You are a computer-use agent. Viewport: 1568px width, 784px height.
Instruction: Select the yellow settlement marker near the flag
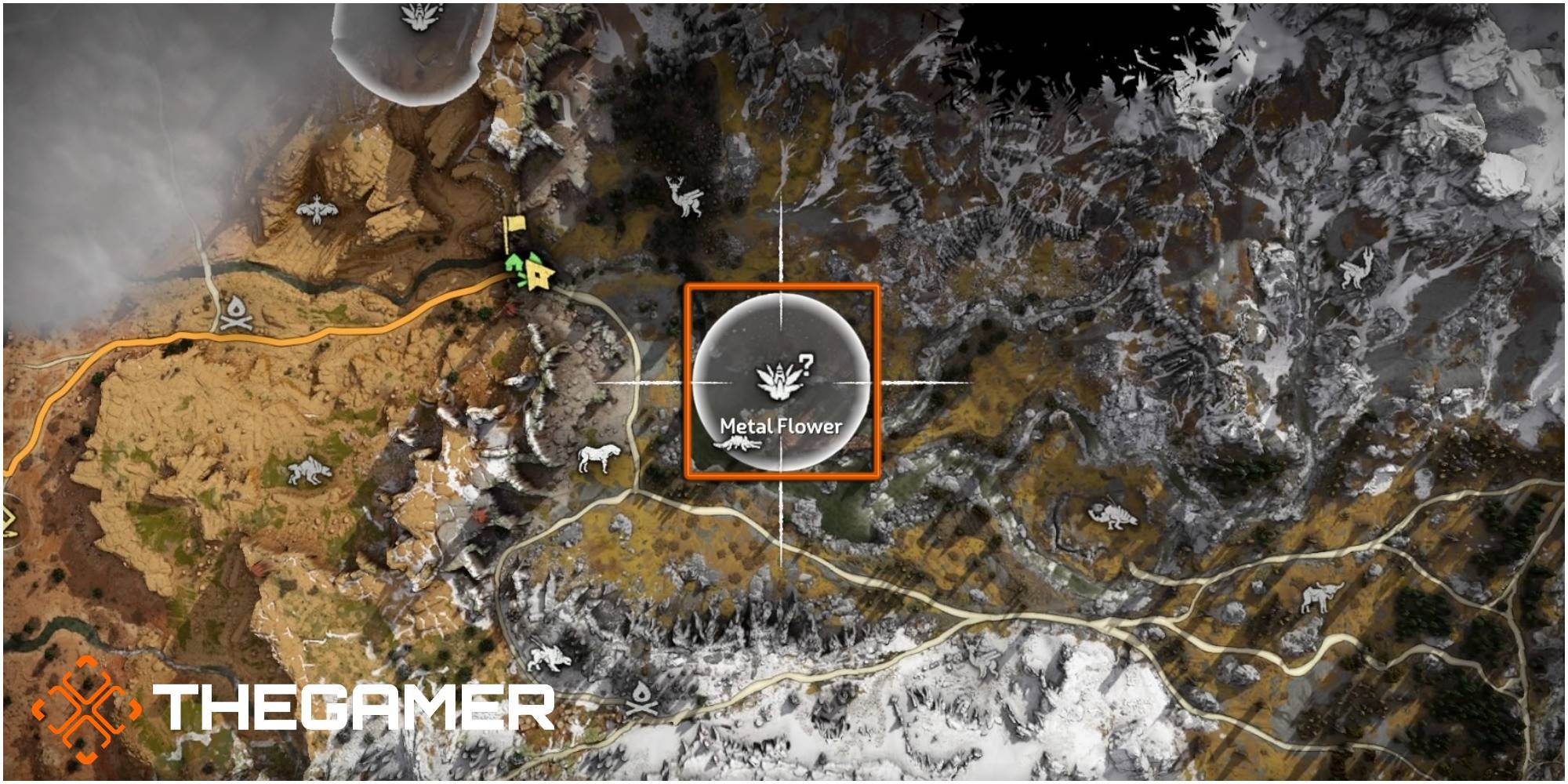click(539, 276)
